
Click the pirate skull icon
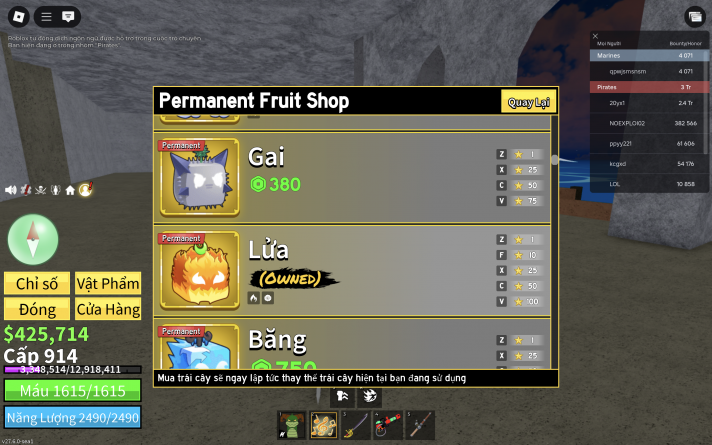pos(41,190)
